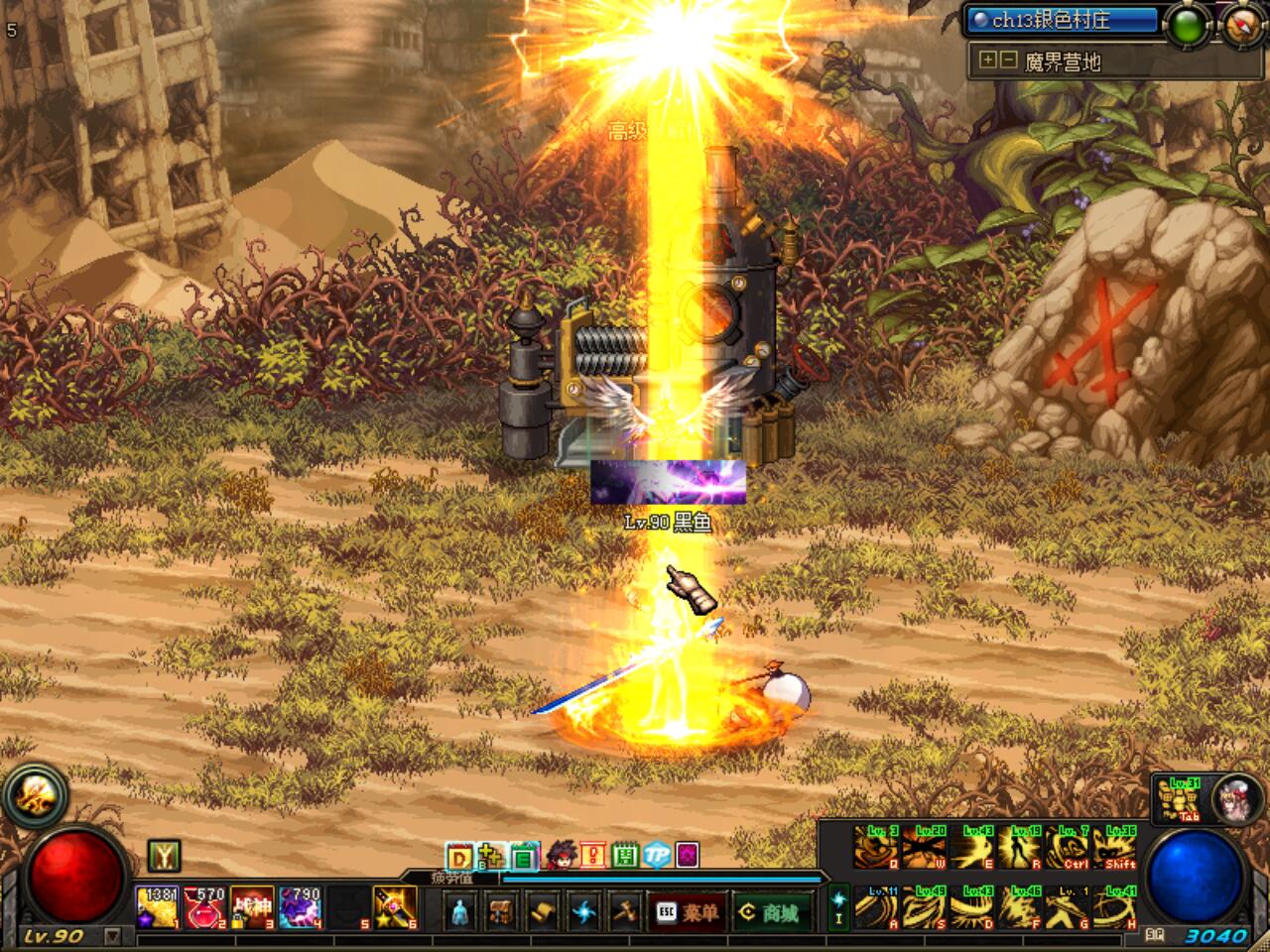Click the minimap plus expand button
The width and height of the screenshot is (1270, 952).
[987, 60]
